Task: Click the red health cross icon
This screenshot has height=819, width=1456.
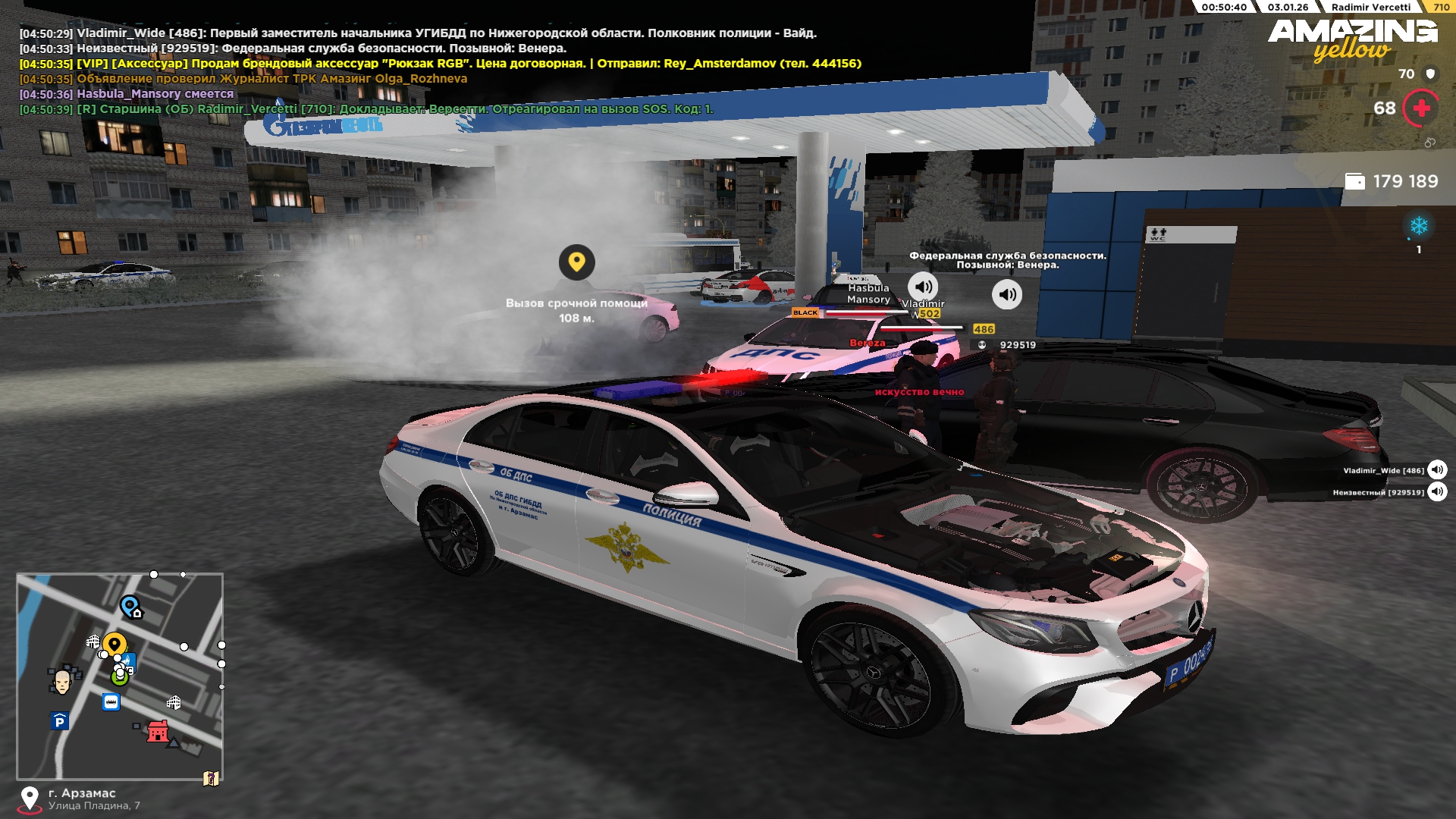Action: point(1421,108)
